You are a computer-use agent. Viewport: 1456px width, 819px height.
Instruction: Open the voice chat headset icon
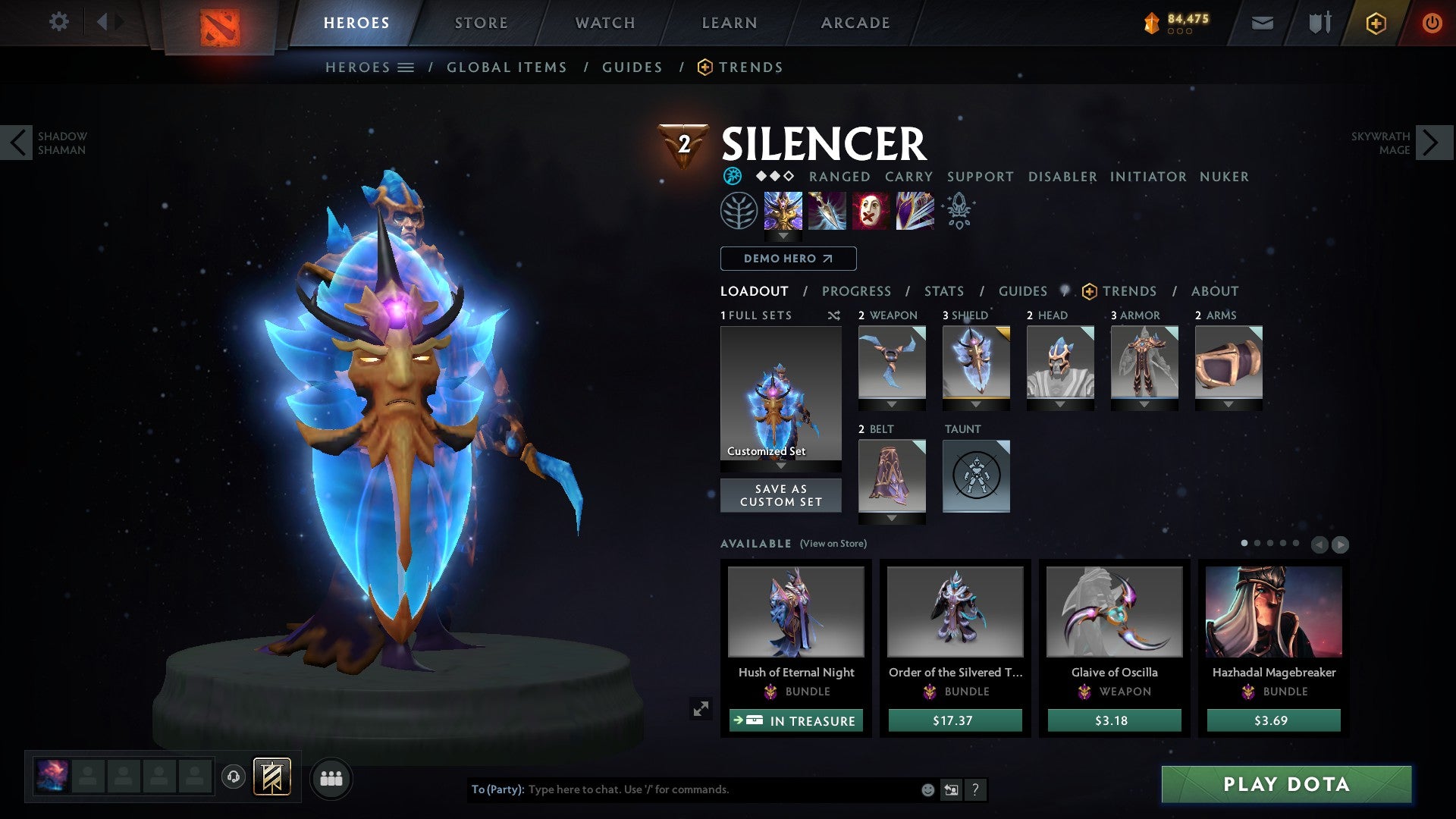coord(233,777)
